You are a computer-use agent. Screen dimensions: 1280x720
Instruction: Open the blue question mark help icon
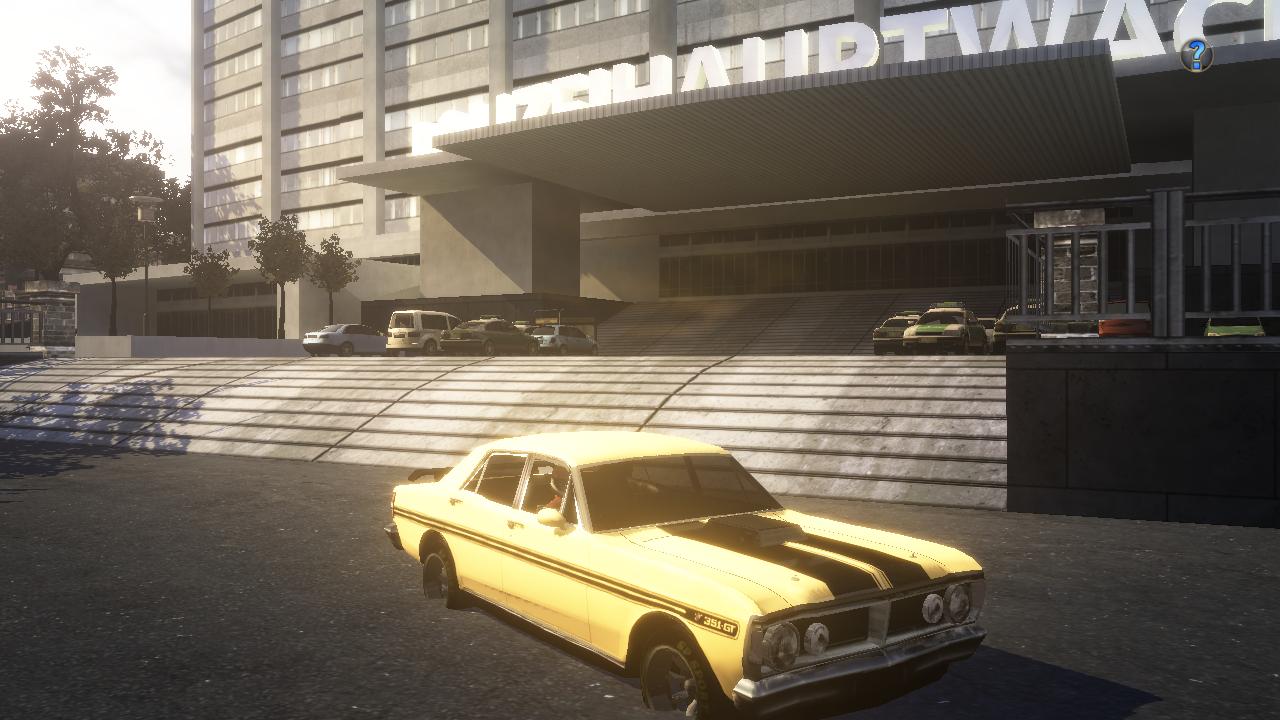(x=1196, y=54)
